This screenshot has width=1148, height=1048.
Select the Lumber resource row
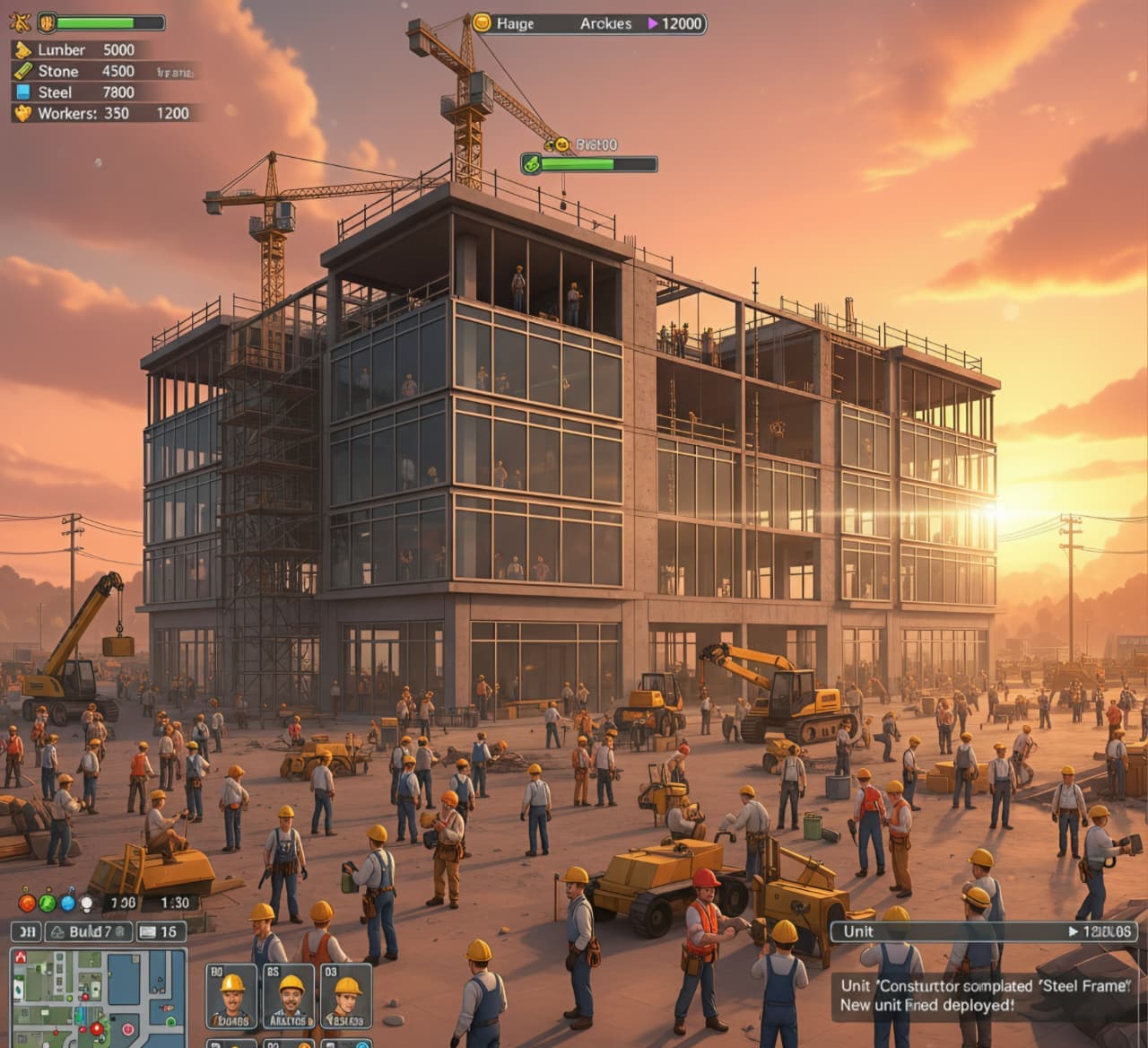click(x=81, y=50)
